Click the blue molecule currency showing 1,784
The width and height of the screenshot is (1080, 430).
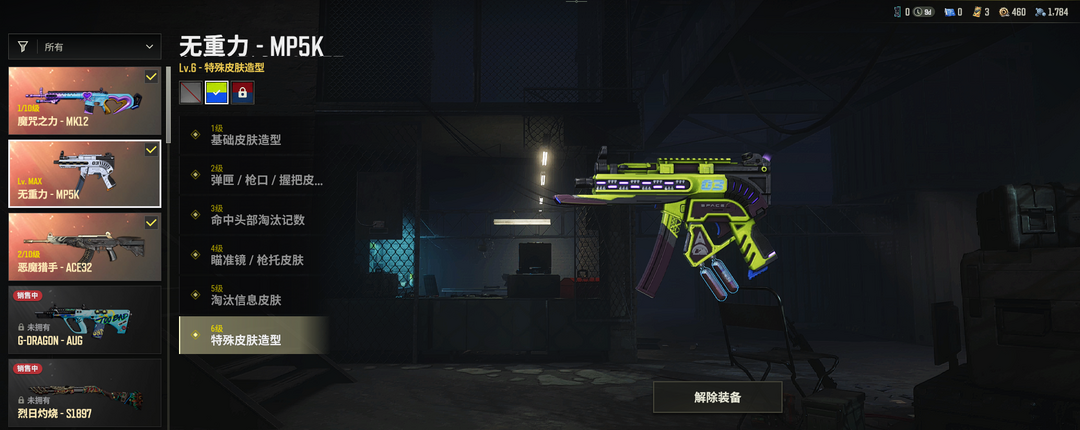tap(1046, 12)
